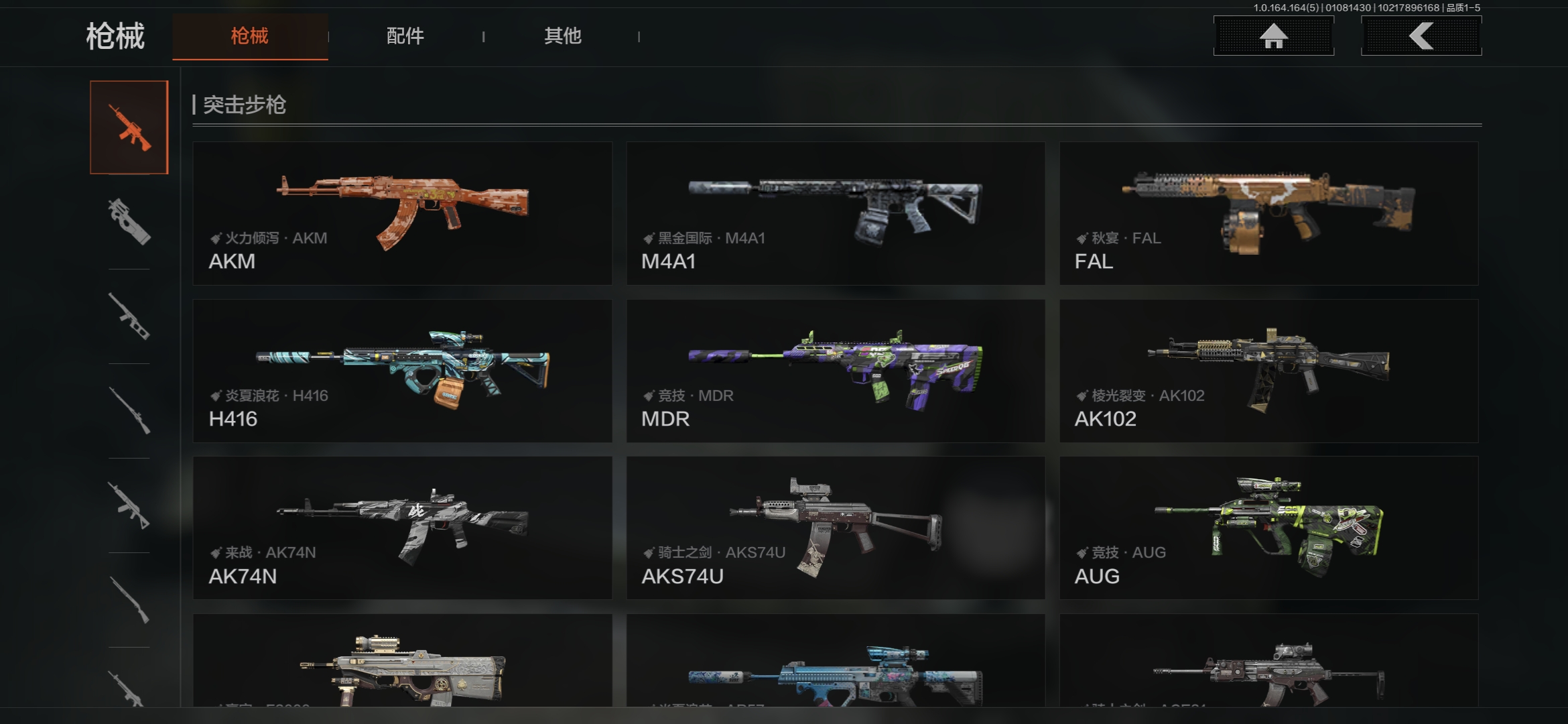
Task: Open the 其他 tab
Action: coord(562,36)
